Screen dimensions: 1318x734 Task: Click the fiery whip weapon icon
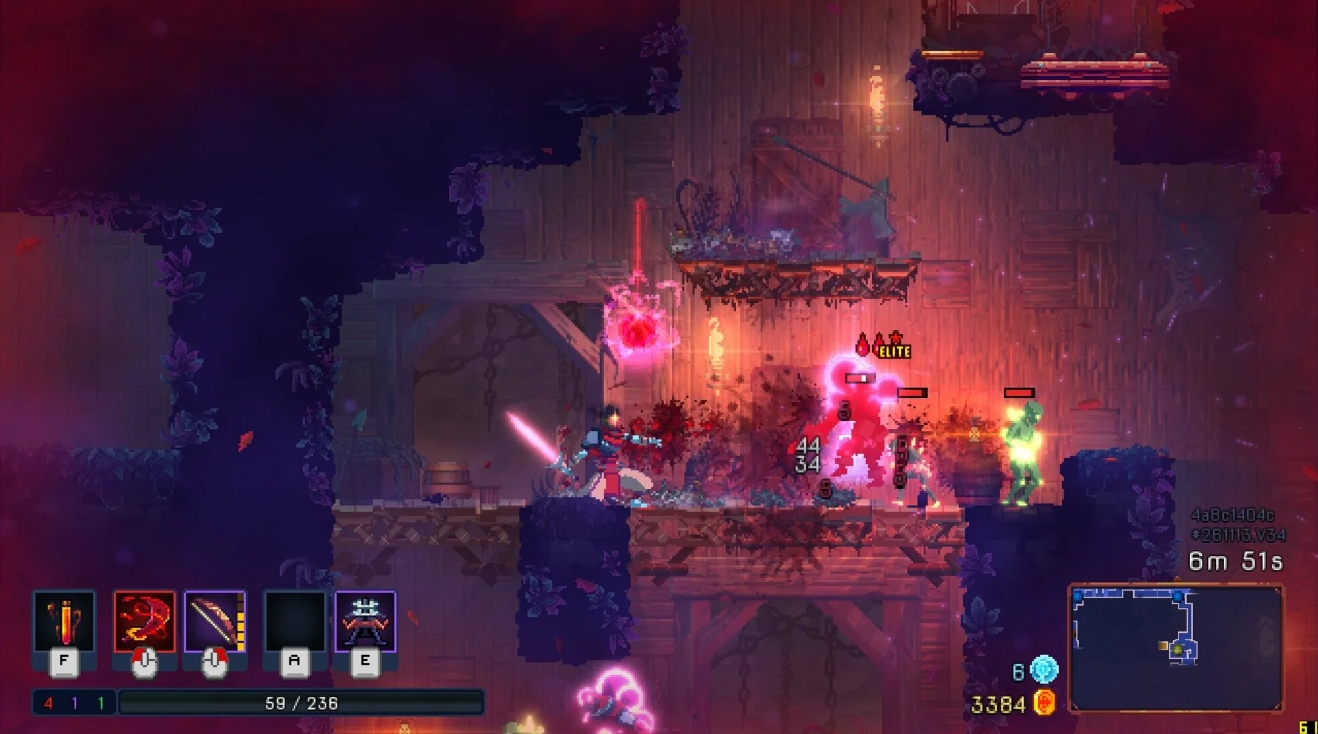143,621
